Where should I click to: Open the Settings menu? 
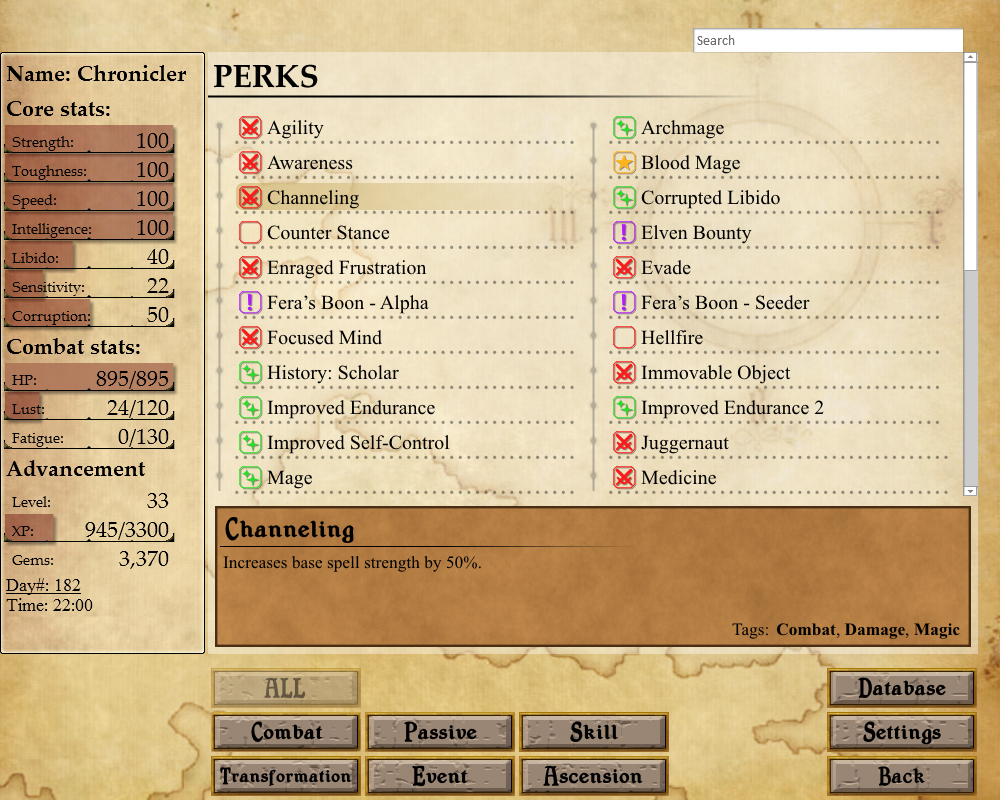(x=902, y=733)
